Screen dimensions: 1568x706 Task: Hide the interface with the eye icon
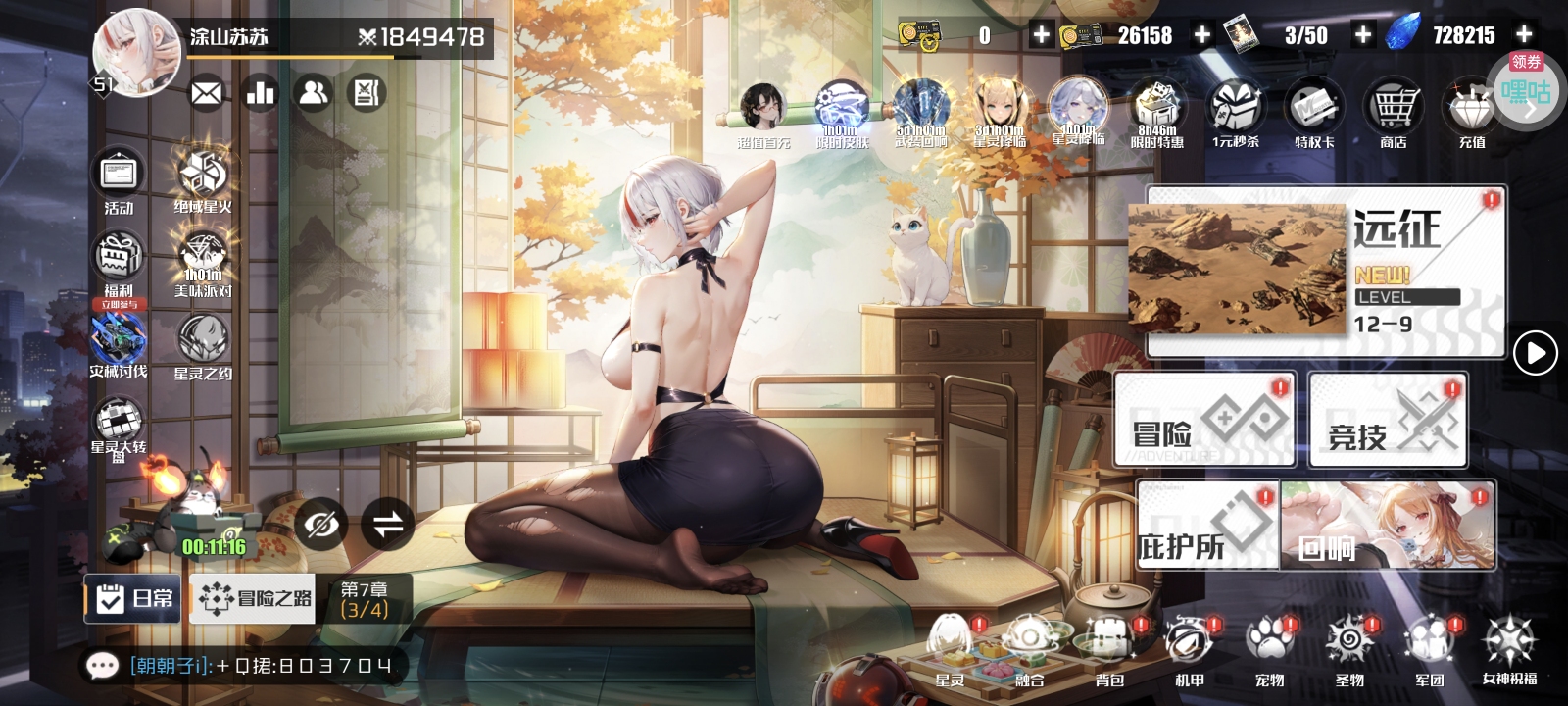(x=320, y=525)
